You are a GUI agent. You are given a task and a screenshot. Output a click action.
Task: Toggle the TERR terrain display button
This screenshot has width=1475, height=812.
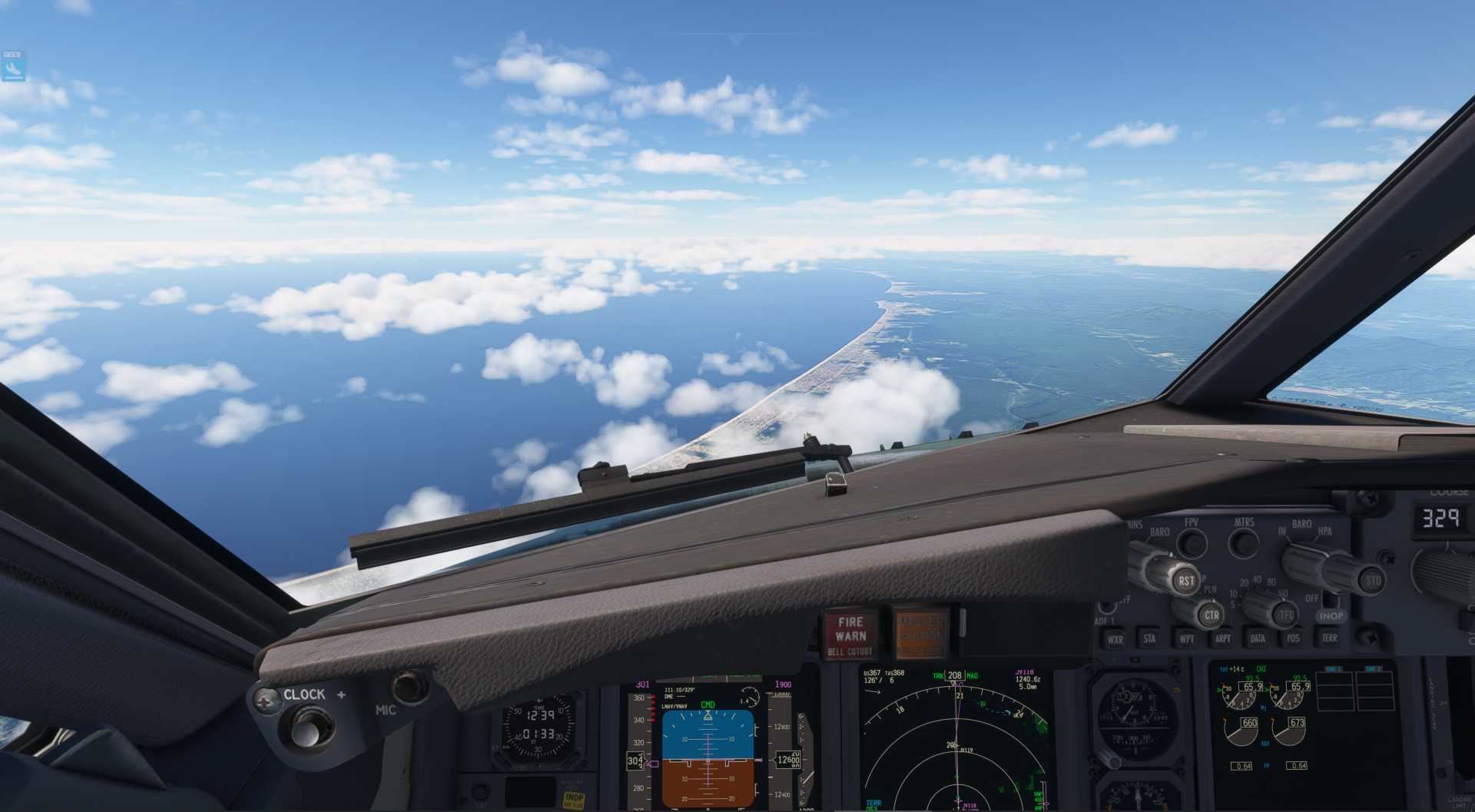tap(1329, 638)
